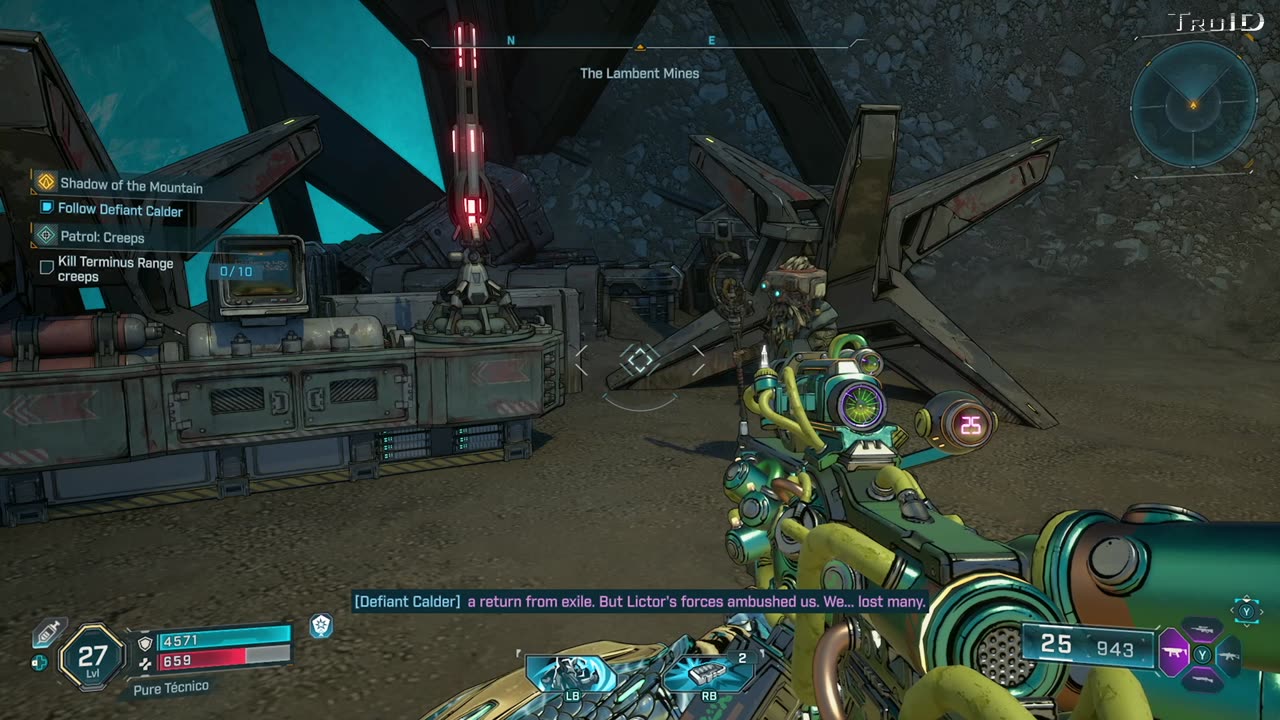Click the teal health cross icon
Image resolution: width=1280 pixels, height=720 pixels.
(39, 662)
